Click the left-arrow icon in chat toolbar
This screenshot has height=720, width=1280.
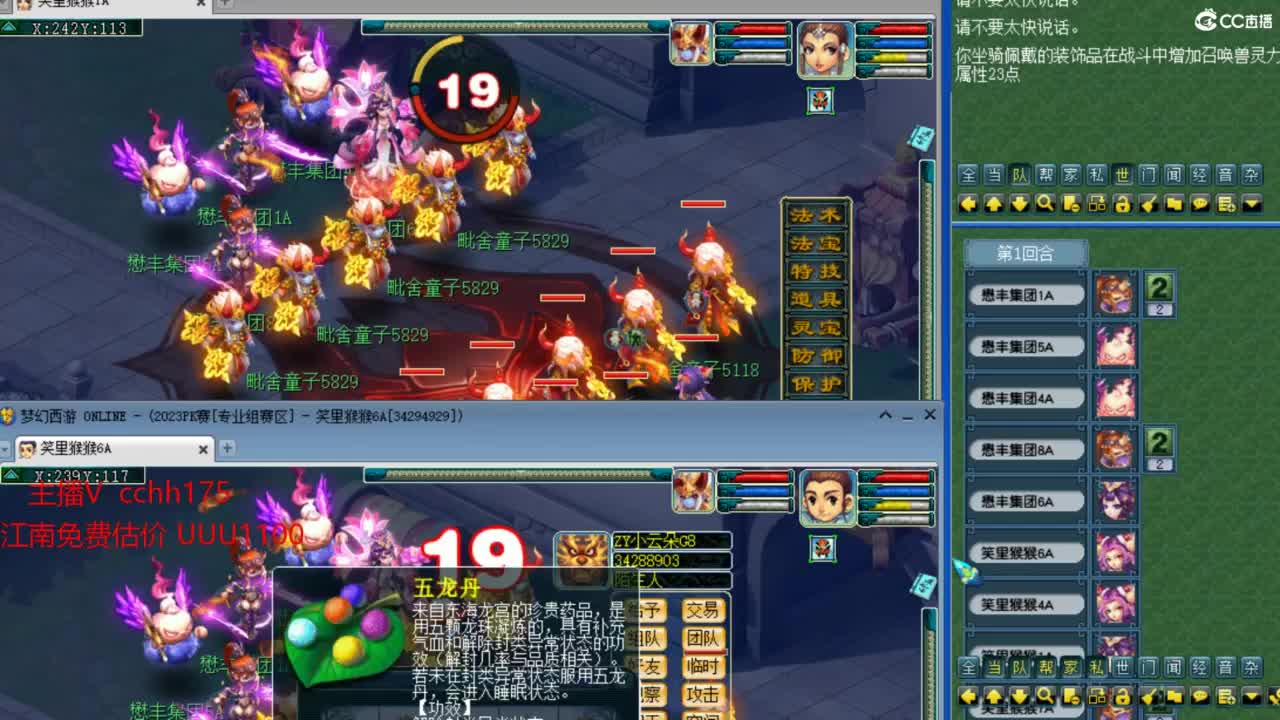click(968, 203)
